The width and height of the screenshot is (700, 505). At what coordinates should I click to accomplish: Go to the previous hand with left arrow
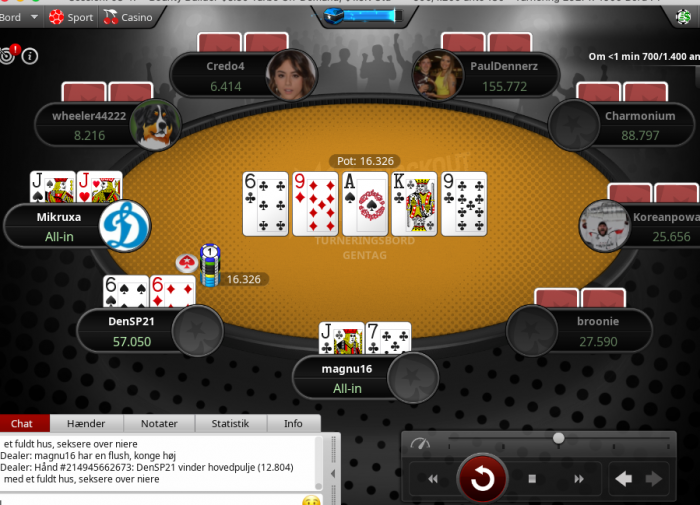tap(624, 479)
